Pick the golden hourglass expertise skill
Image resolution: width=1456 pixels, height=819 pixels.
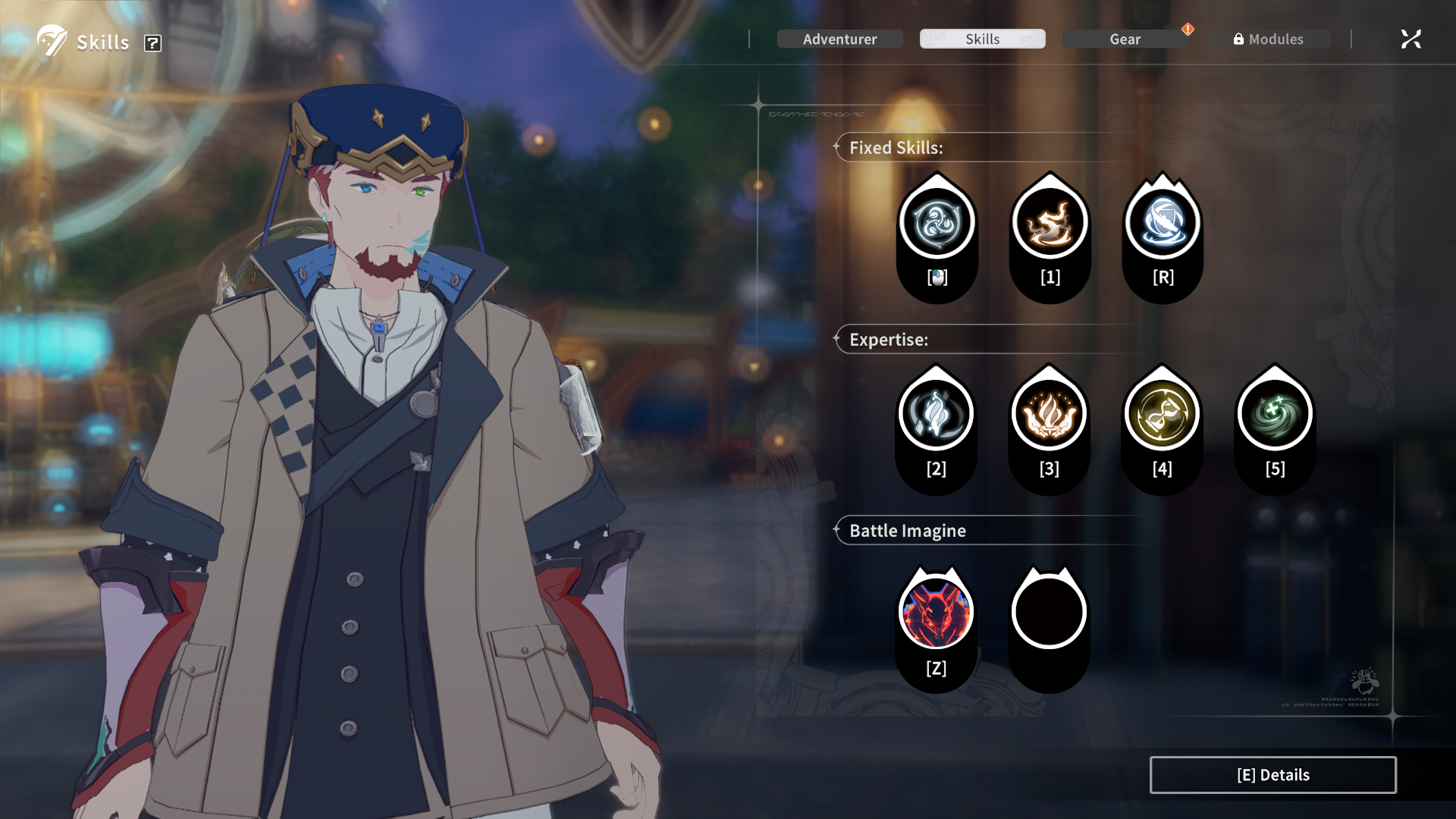point(1162,415)
